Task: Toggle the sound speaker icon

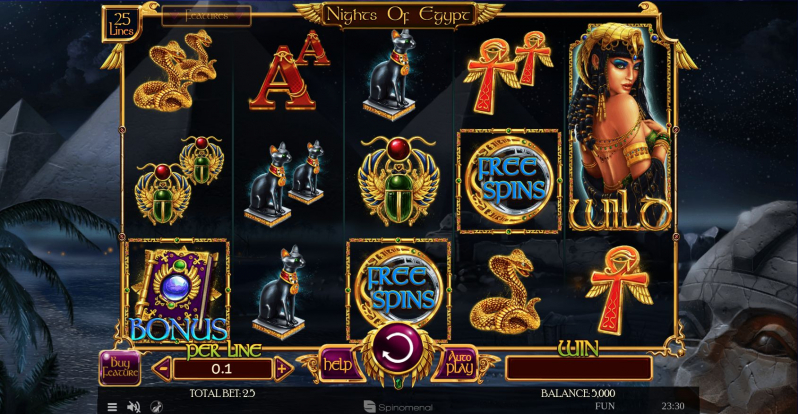Action: point(133,407)
